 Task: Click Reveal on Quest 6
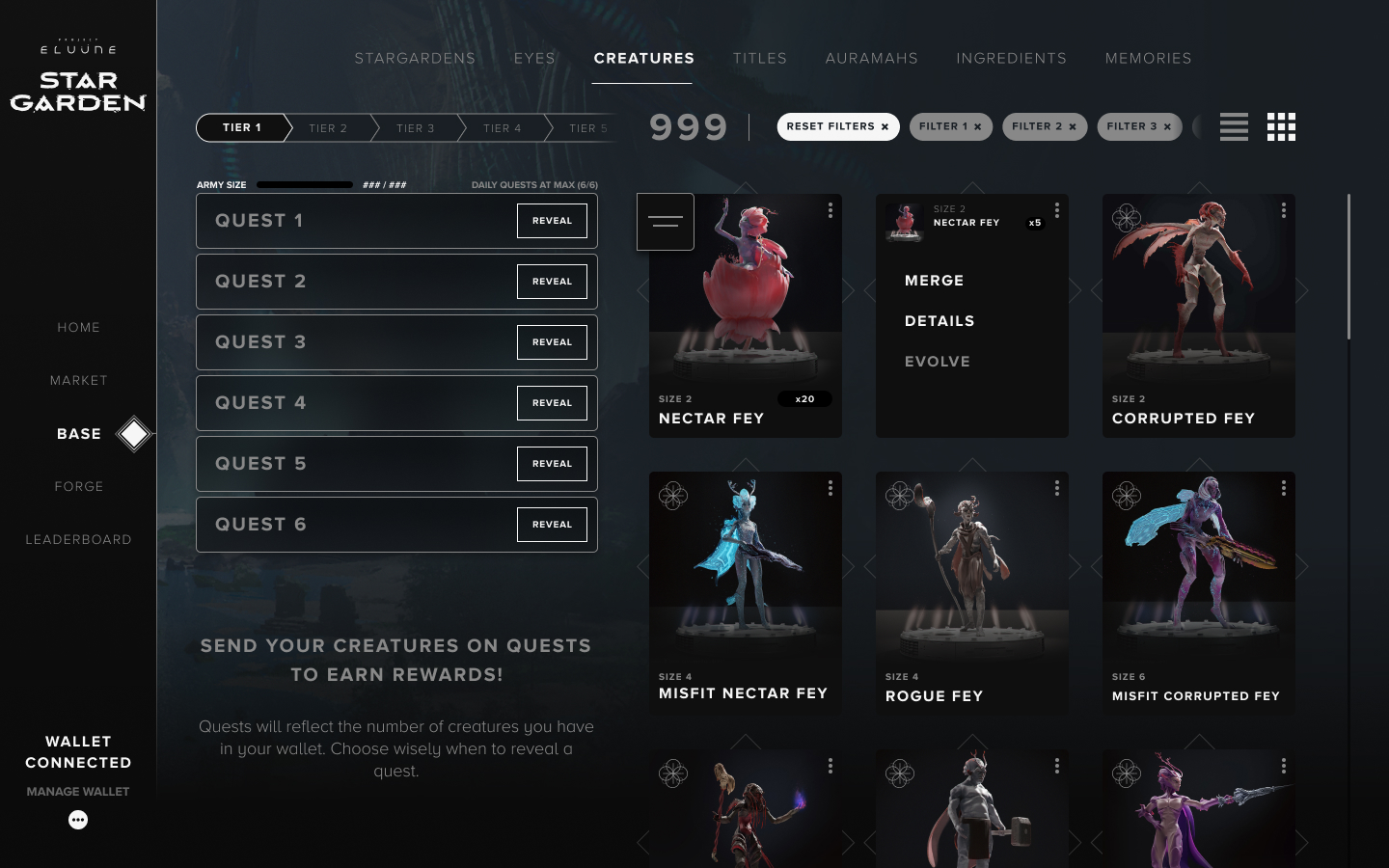pyautogui.click(x=552, y=525)
